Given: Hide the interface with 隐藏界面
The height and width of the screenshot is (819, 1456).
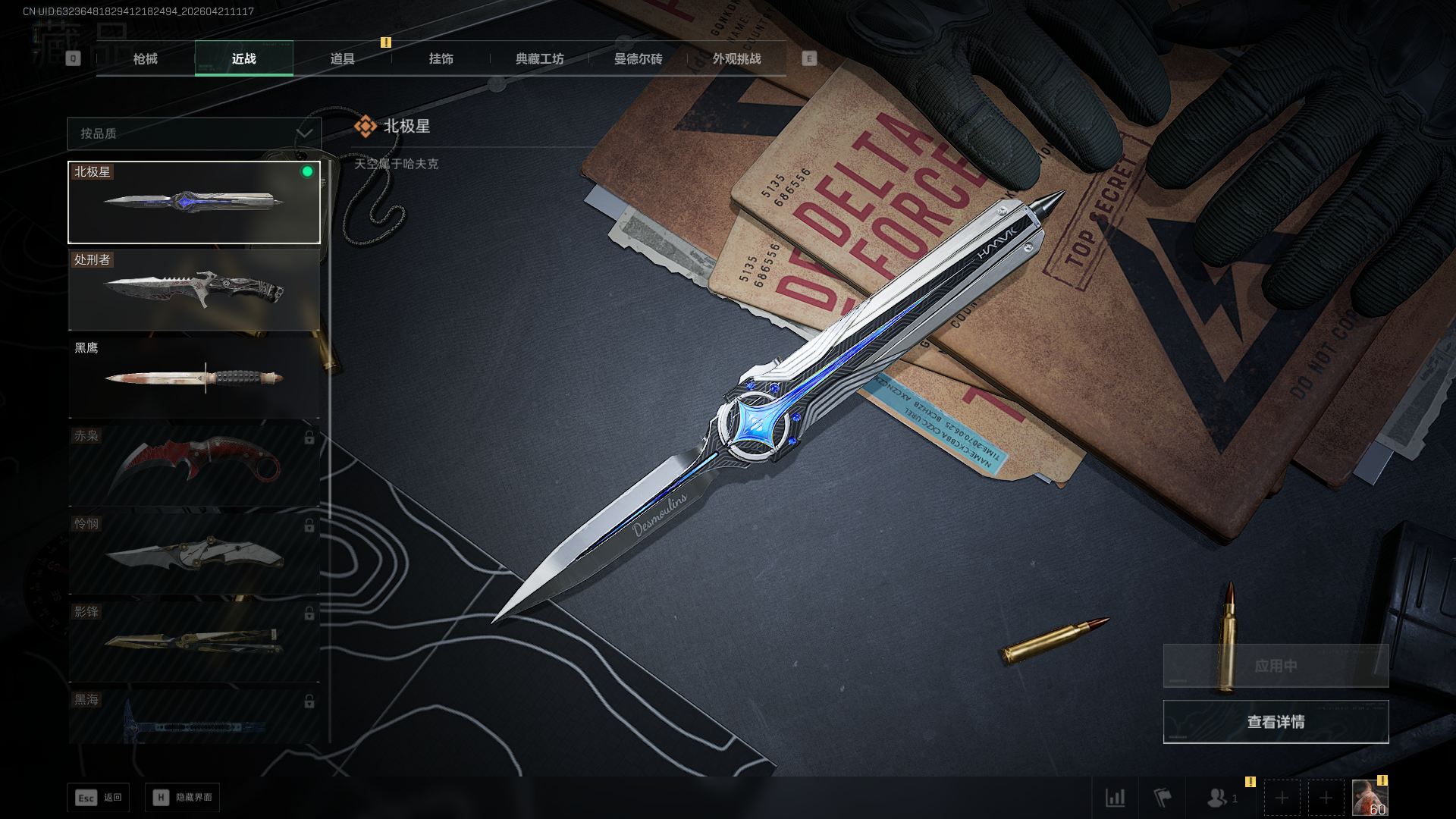Looking at the screenshot, I should [x=183, y=798].
